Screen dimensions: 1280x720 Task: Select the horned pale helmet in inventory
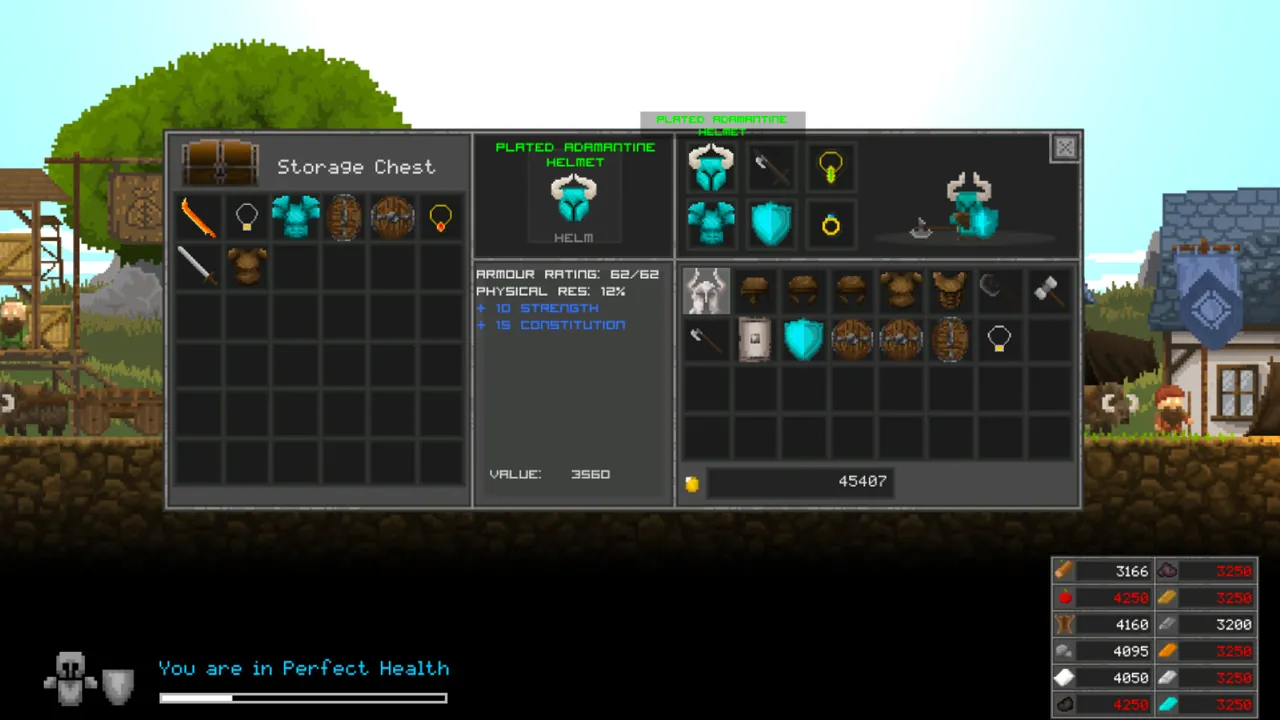707,290
